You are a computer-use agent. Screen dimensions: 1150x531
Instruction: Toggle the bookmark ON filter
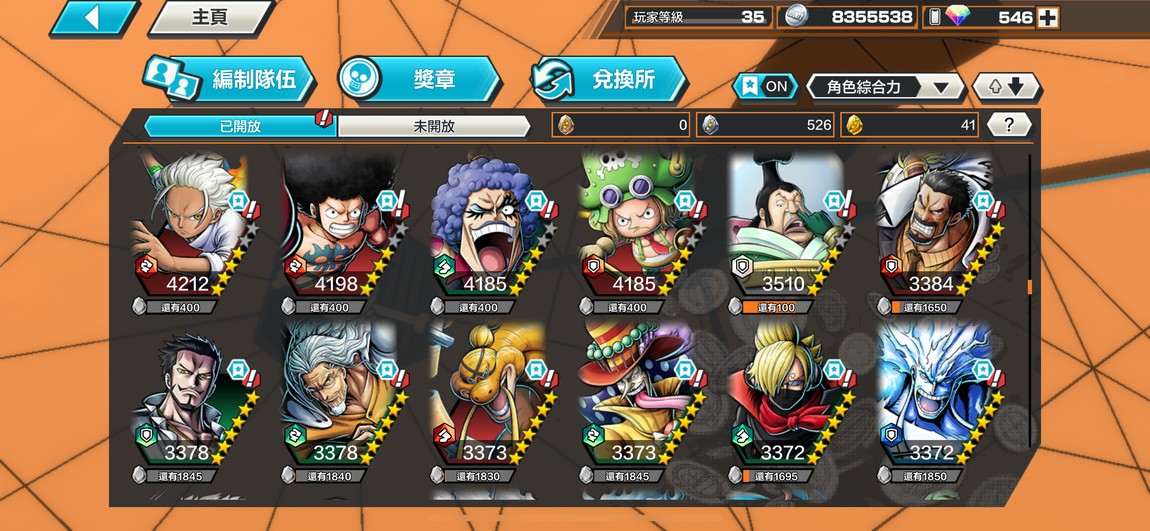pos(765,87)
